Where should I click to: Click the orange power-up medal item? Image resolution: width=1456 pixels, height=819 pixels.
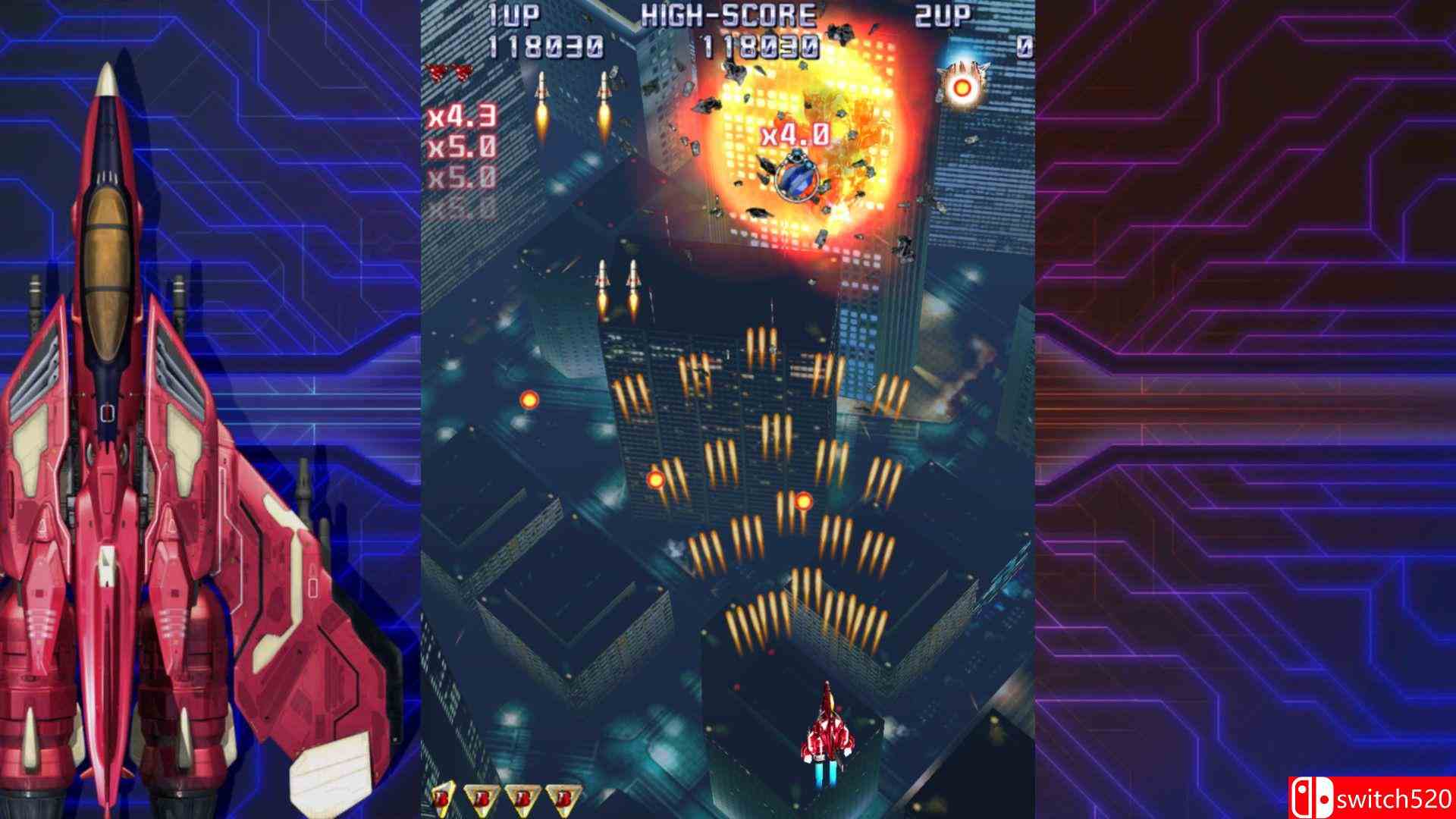click(x=962, y=86)
